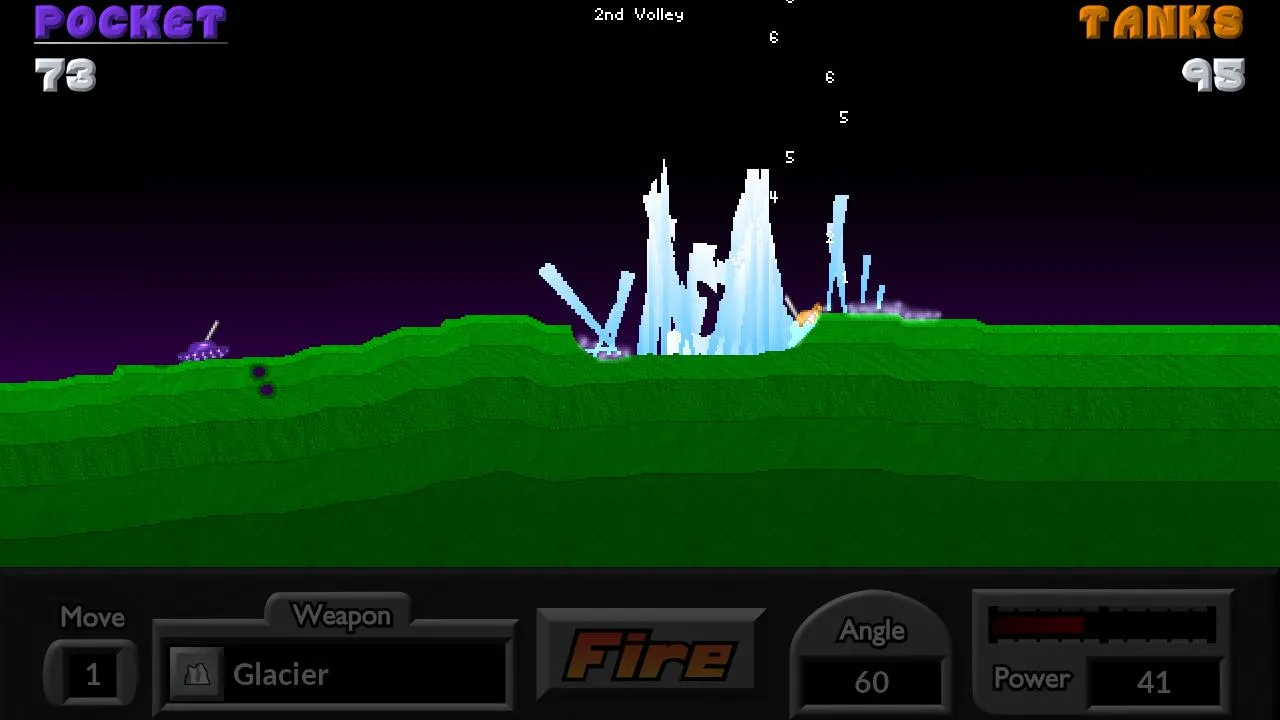The image size is (1280, 720).
Task: Click the Power label text
Action: pyautogui.click(x=1032, y=680)
